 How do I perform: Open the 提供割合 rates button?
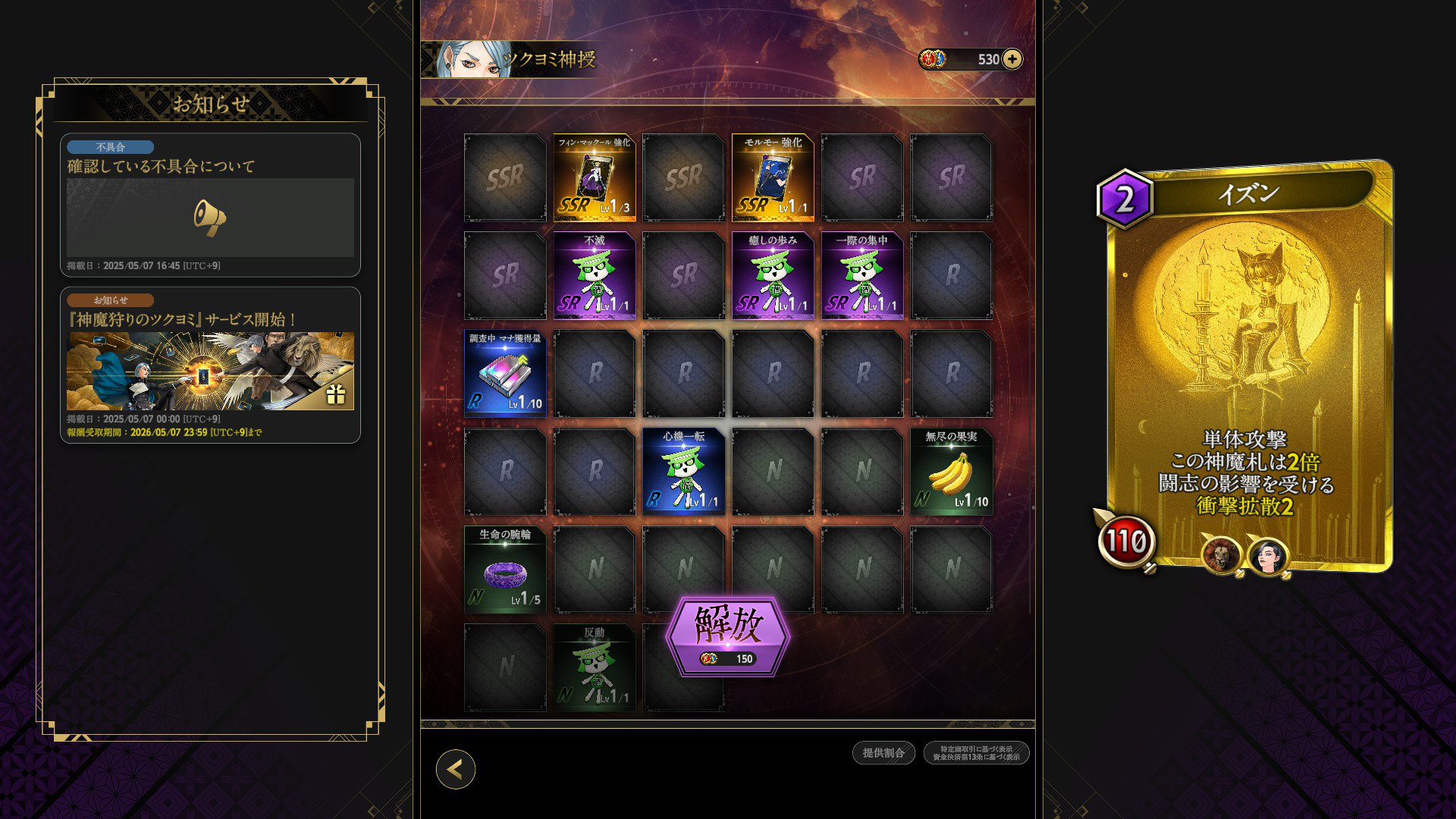[883, 752]
